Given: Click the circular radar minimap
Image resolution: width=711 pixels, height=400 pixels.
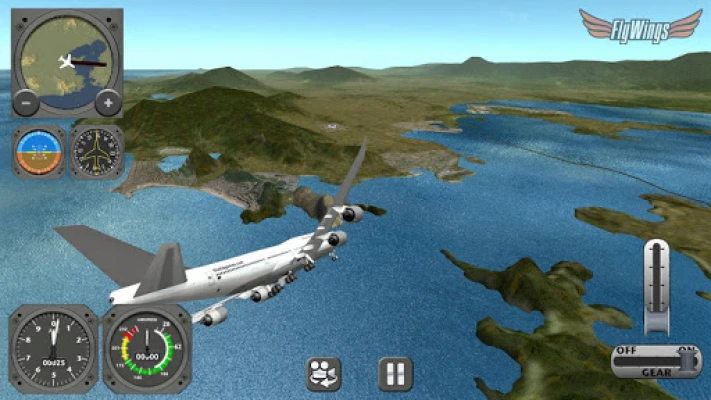Looking at the screenshot, I should pyautogui.click(x=67, y=62).
